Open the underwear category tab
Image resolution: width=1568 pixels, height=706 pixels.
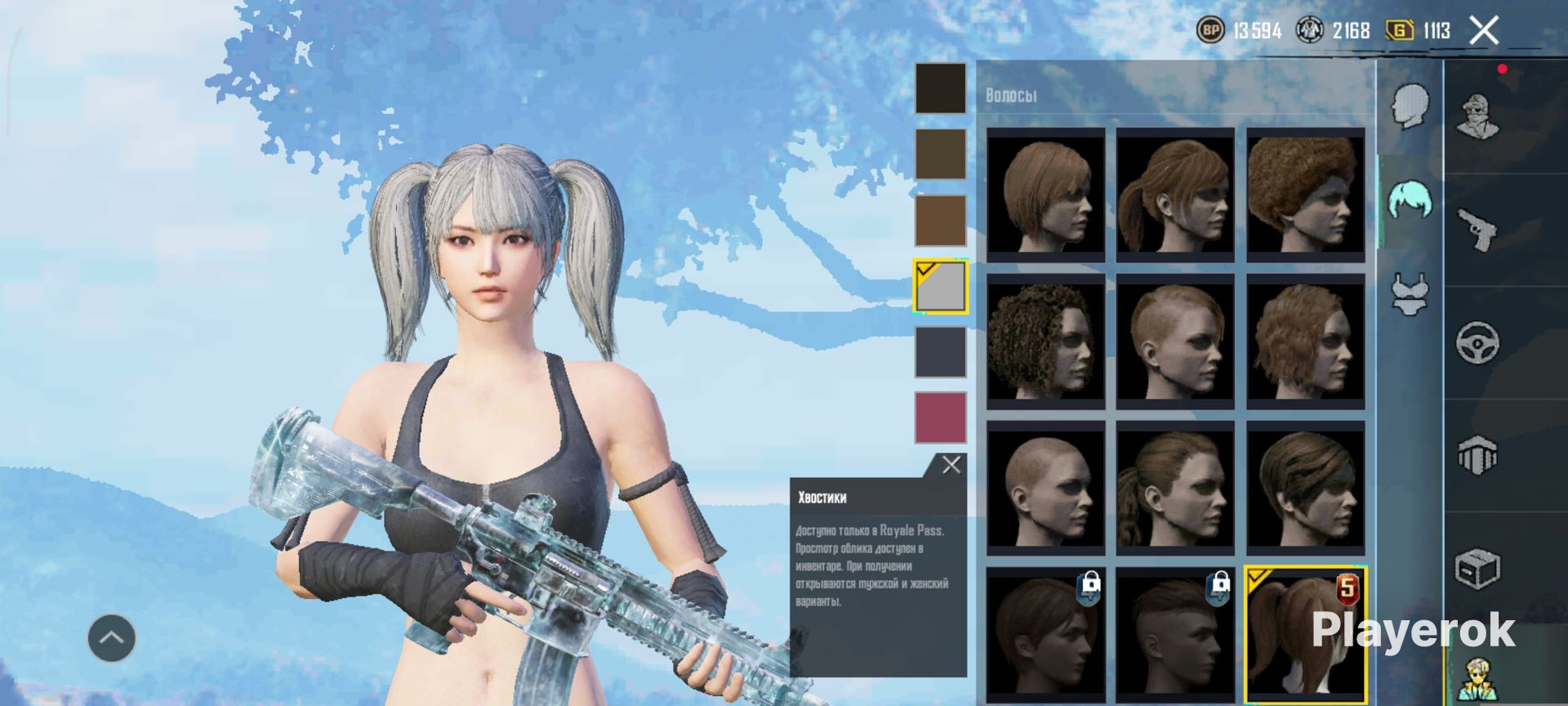tap(1410, 293)
